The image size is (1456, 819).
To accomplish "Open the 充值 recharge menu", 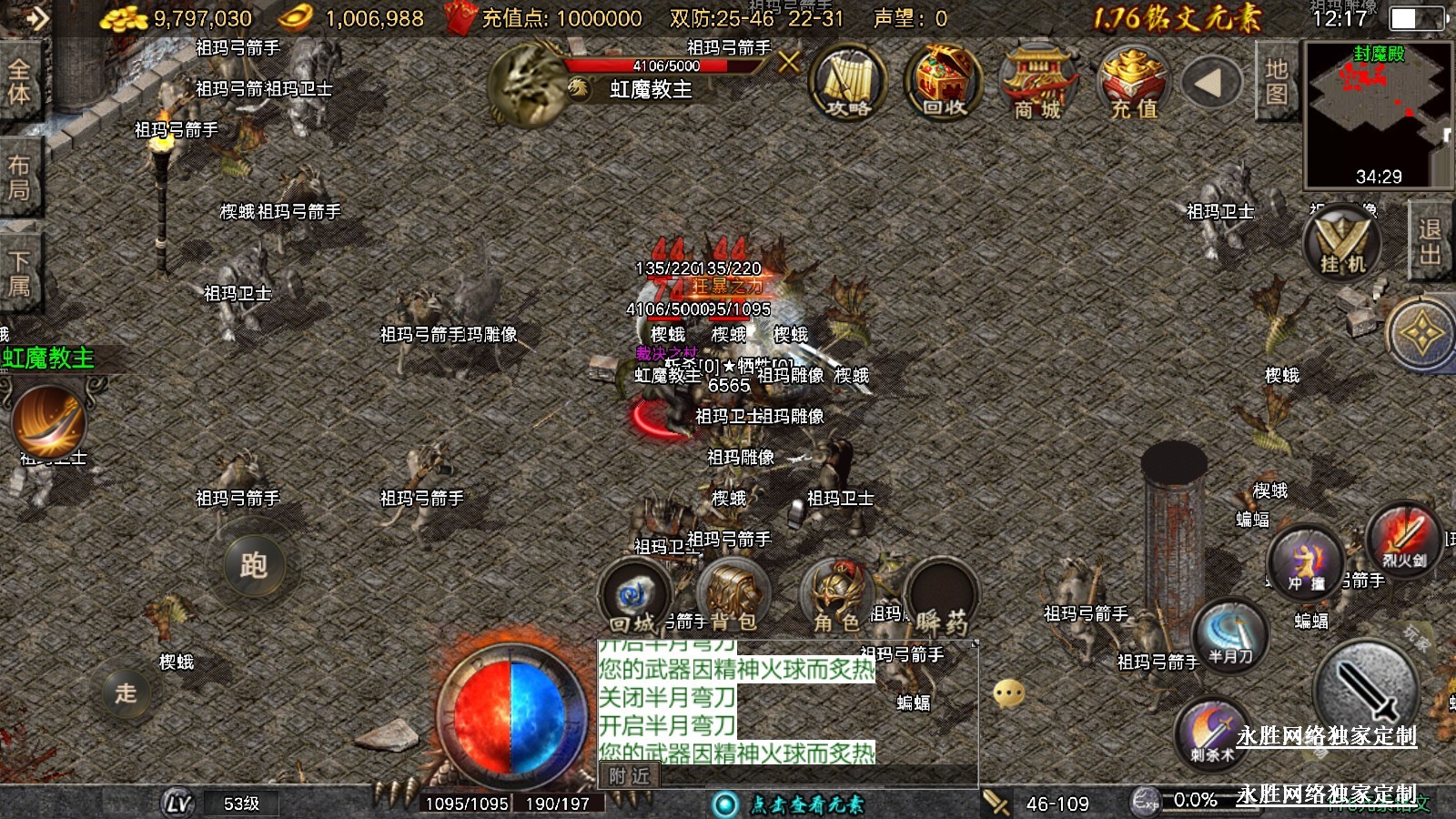I will click(x=1133, y=84).
